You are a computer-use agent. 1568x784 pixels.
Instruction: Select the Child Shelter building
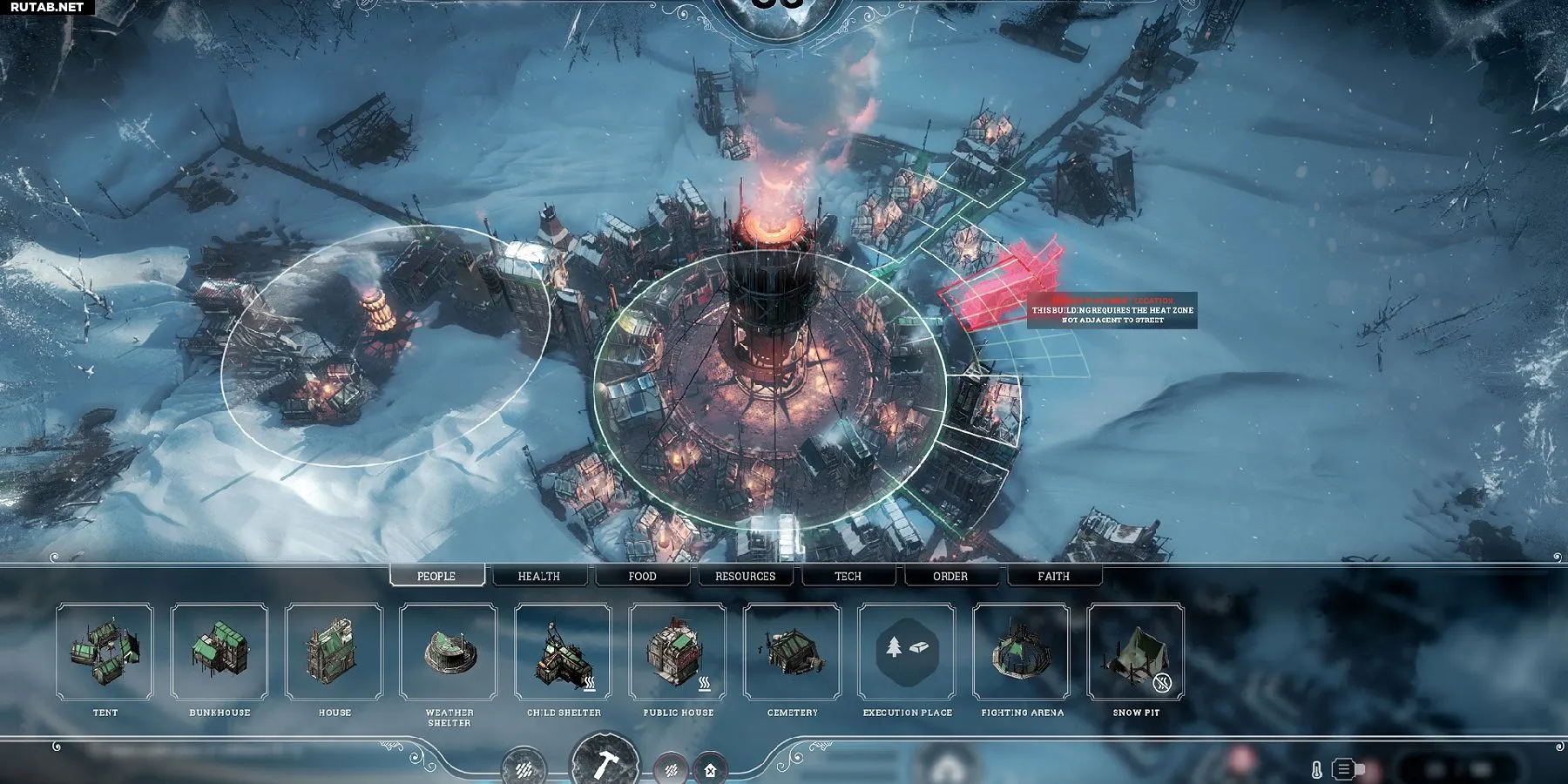click(564, 652)
